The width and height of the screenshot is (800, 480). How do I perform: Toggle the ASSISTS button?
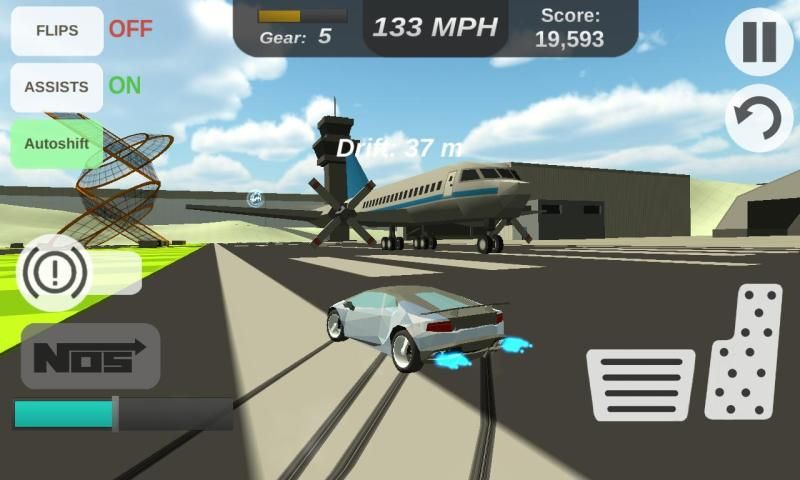coord(57,87)
